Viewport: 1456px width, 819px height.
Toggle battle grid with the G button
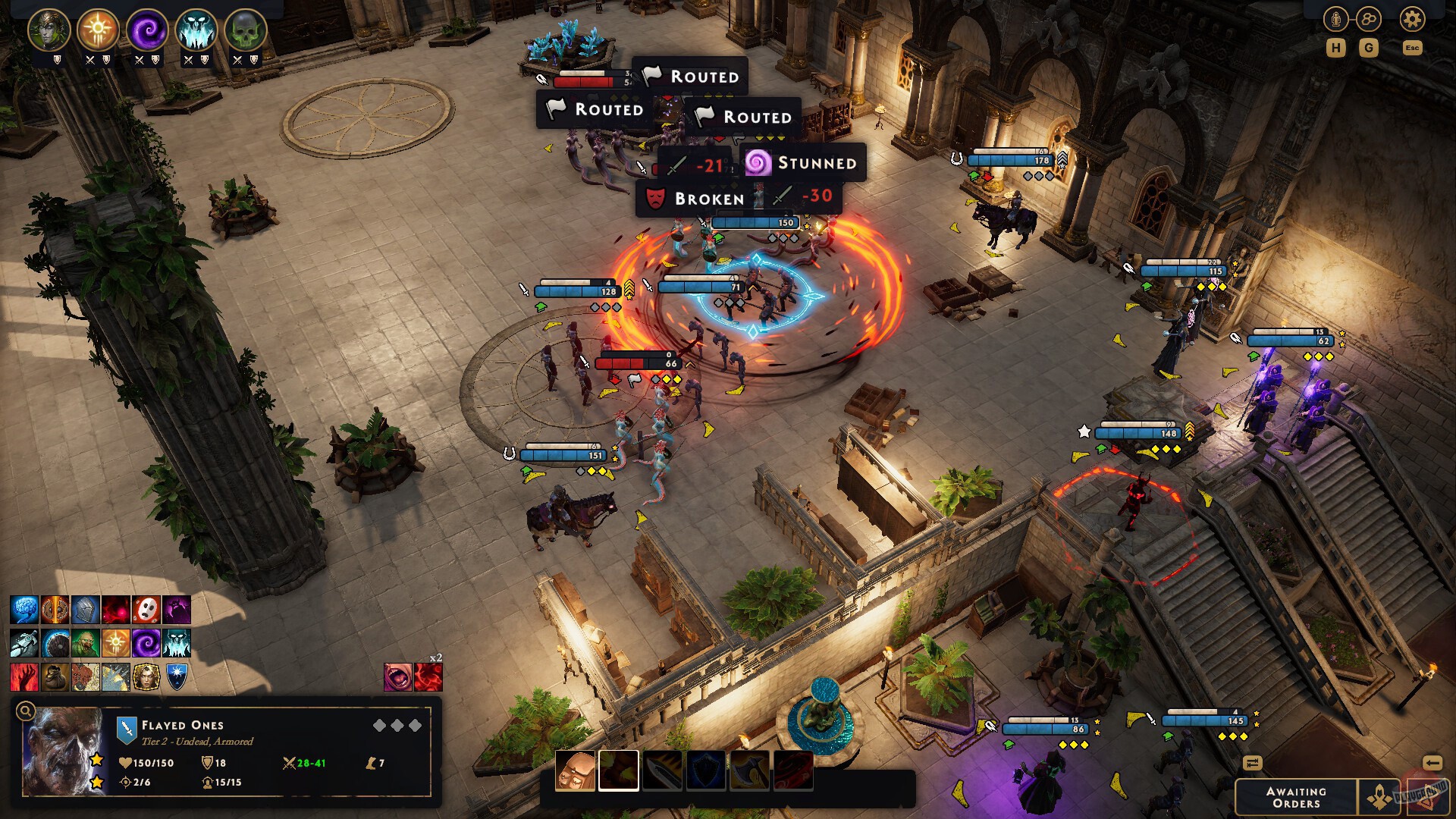1370,49
